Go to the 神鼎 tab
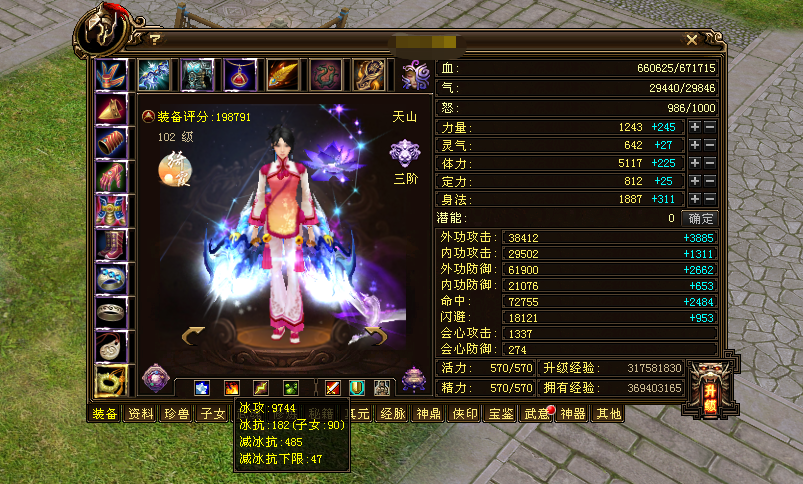The image size is (803, 484). coord(429,414)
